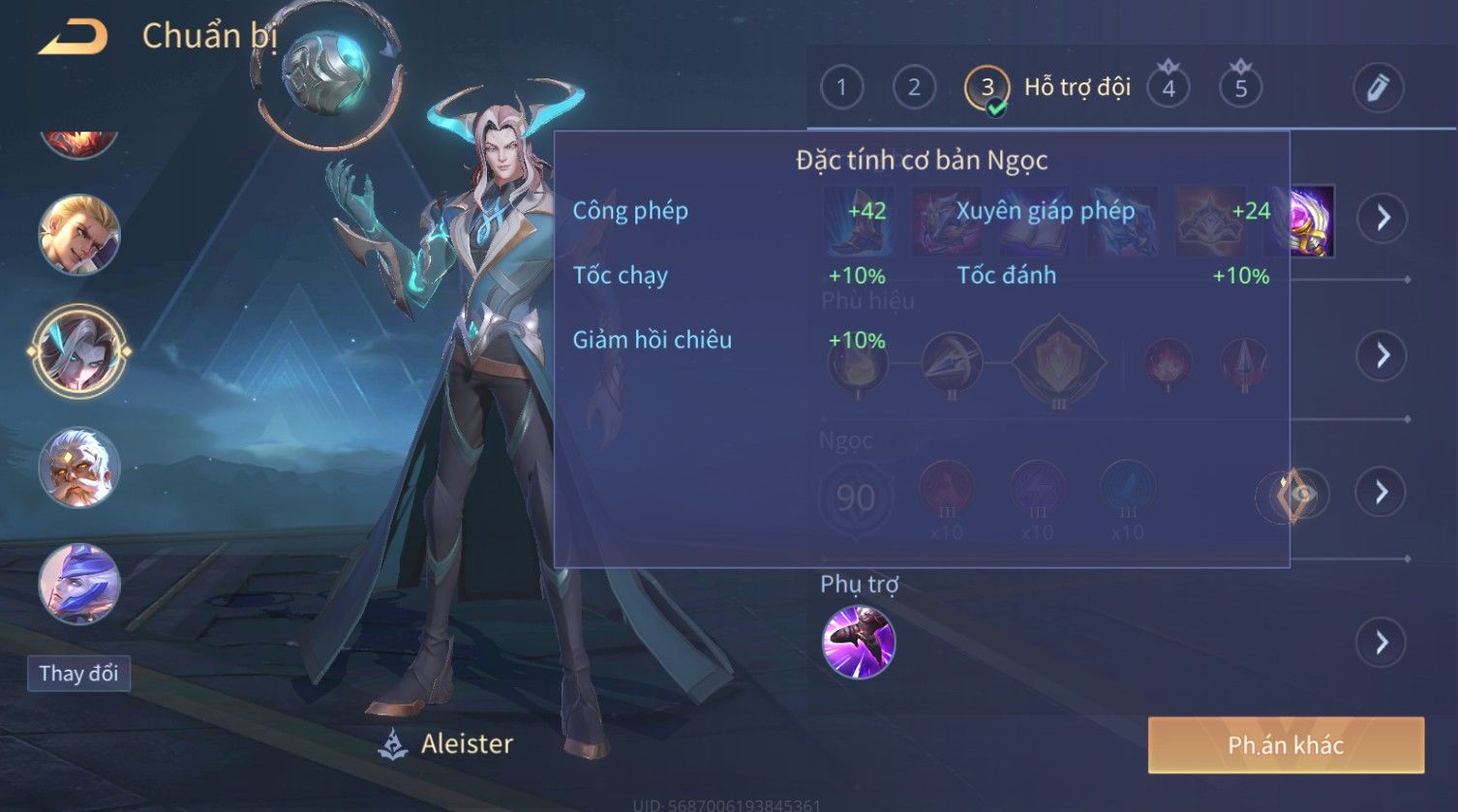Expand the Ngọc row arrow
This screenshot has height=812, width=1458.
click(x=1381, y=493)
